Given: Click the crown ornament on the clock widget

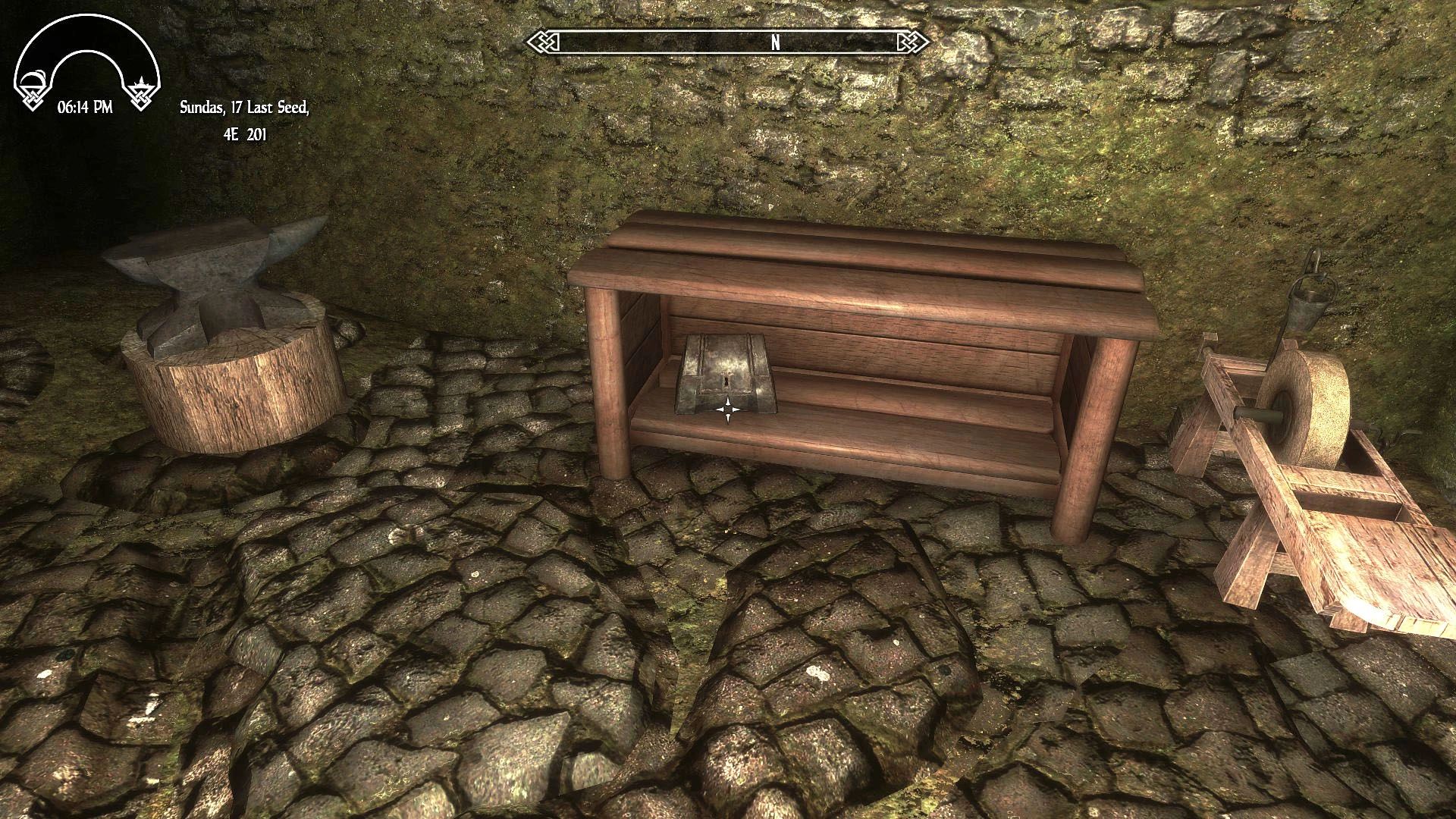Looking at the screenshot, I should [140, 83].
